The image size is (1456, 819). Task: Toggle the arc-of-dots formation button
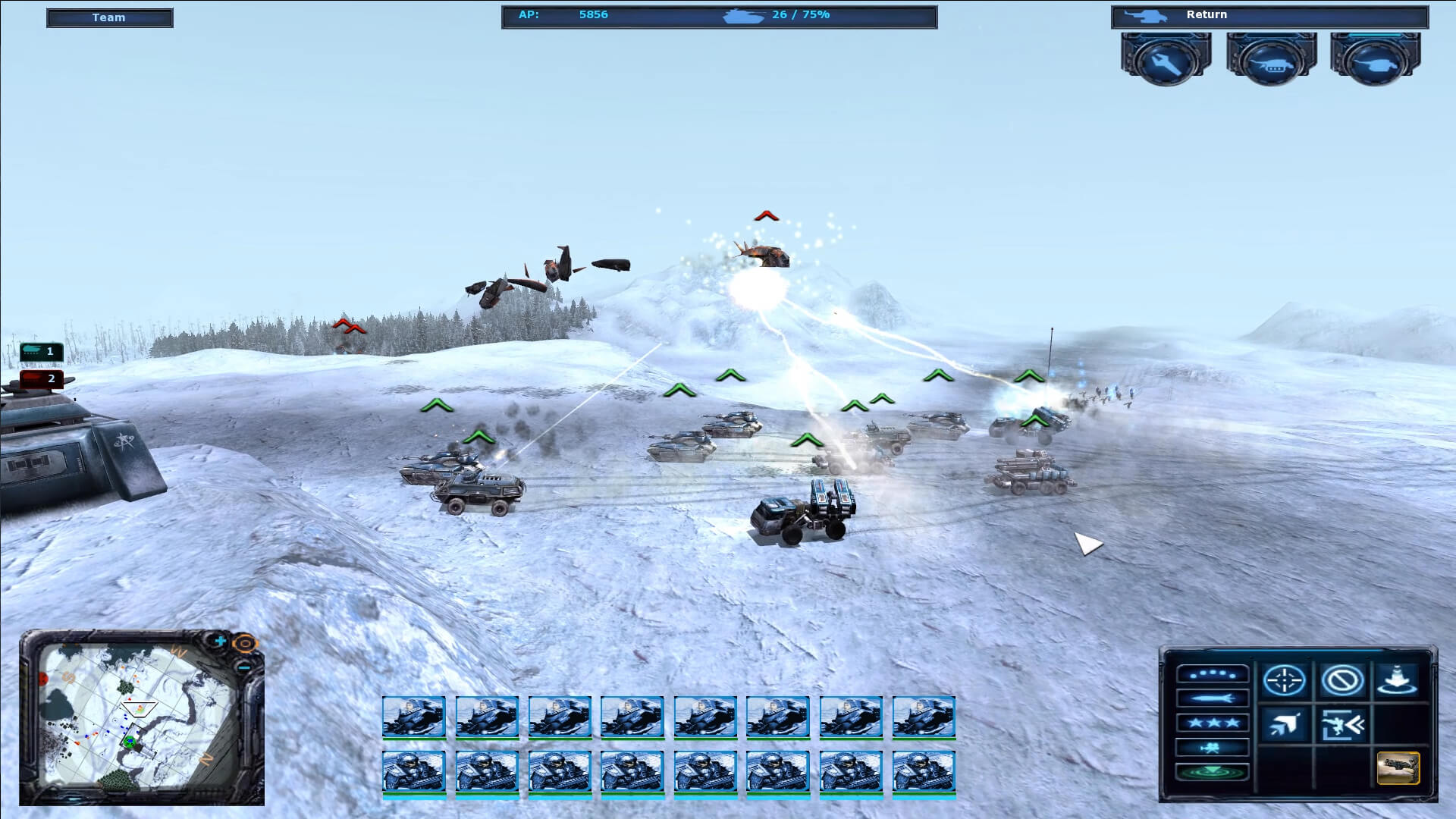coord(1212,673)
